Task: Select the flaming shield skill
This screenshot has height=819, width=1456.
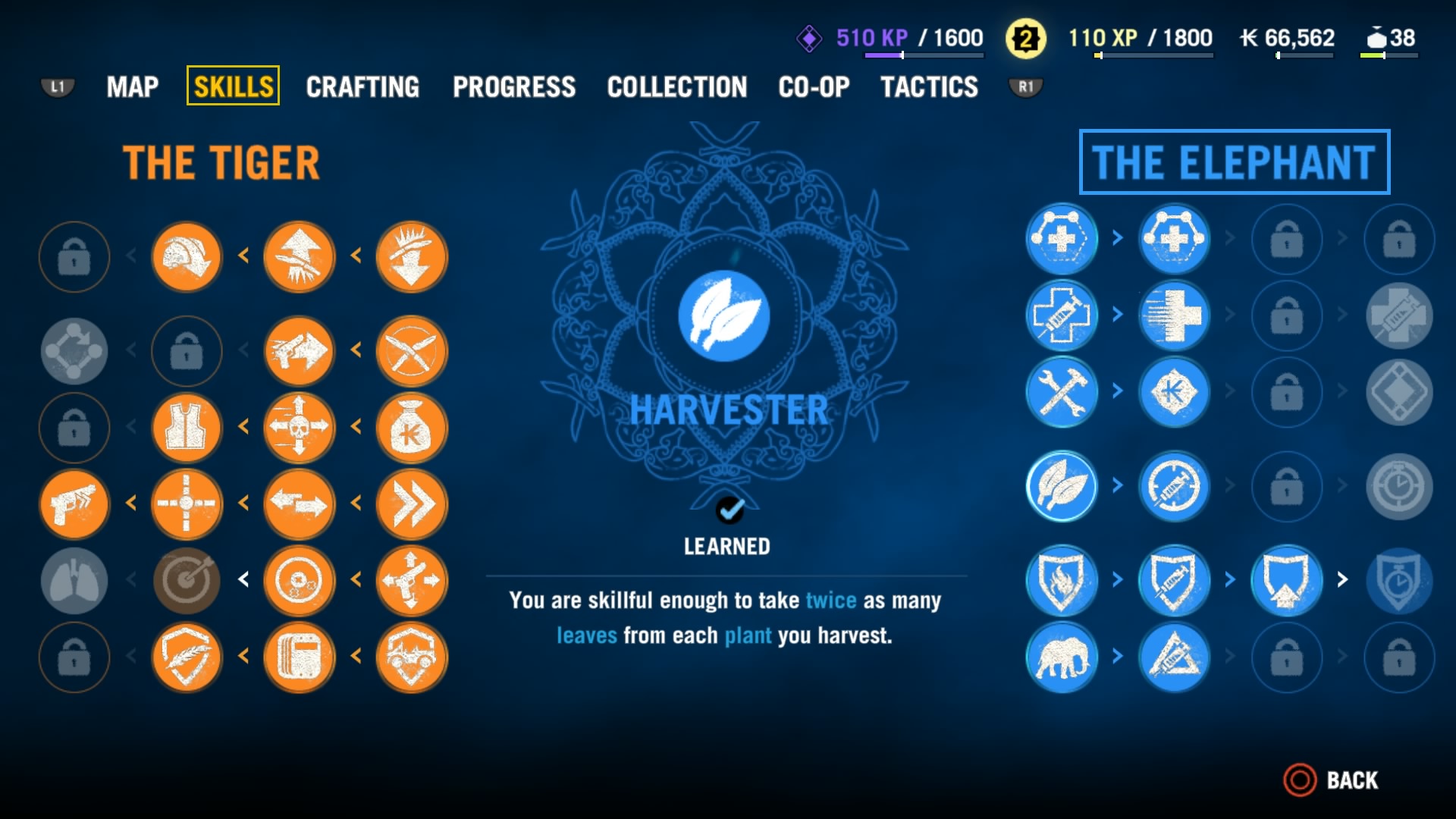Action: 1062,580
